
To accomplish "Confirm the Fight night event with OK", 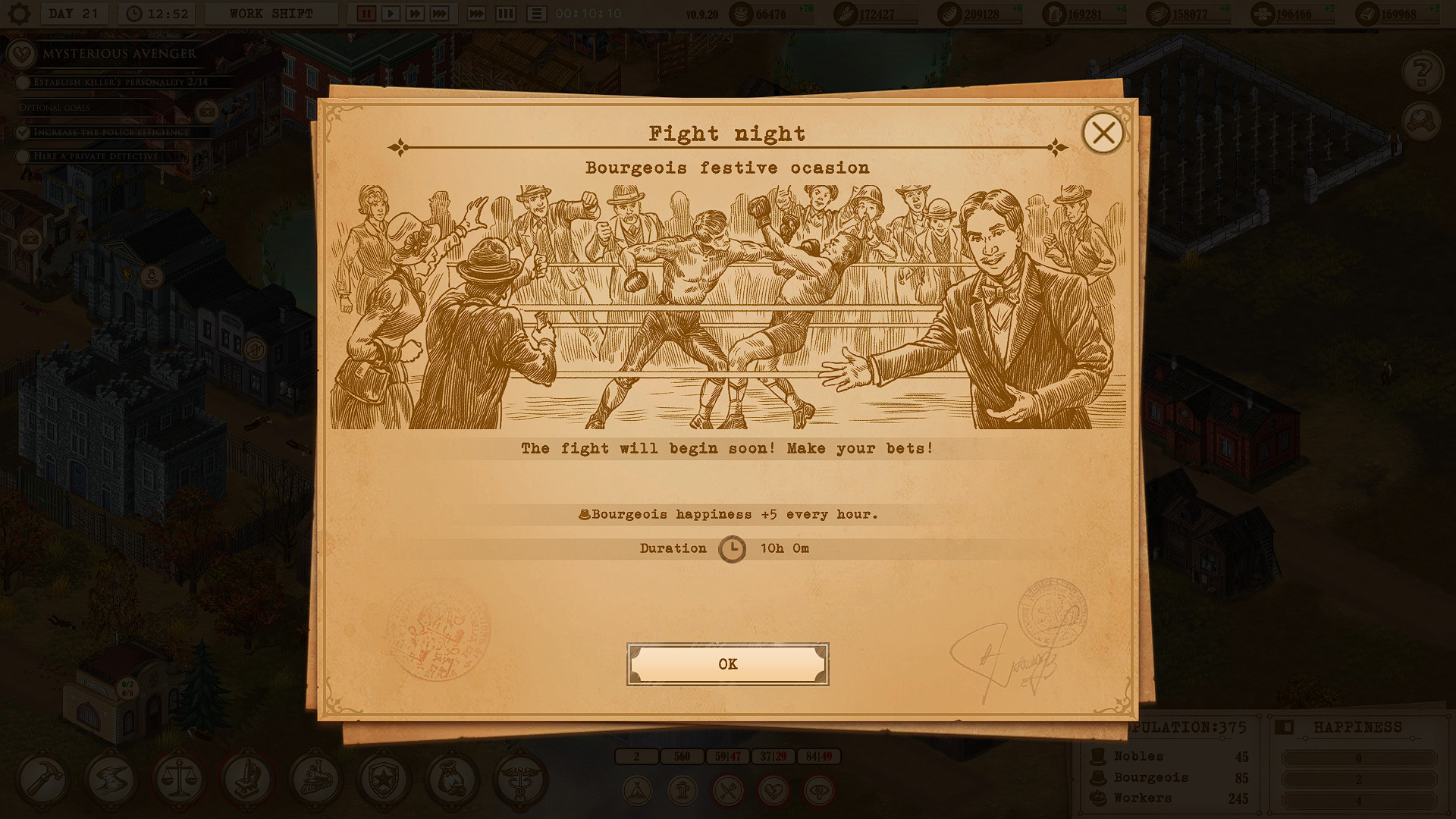I will coord(727,664).
